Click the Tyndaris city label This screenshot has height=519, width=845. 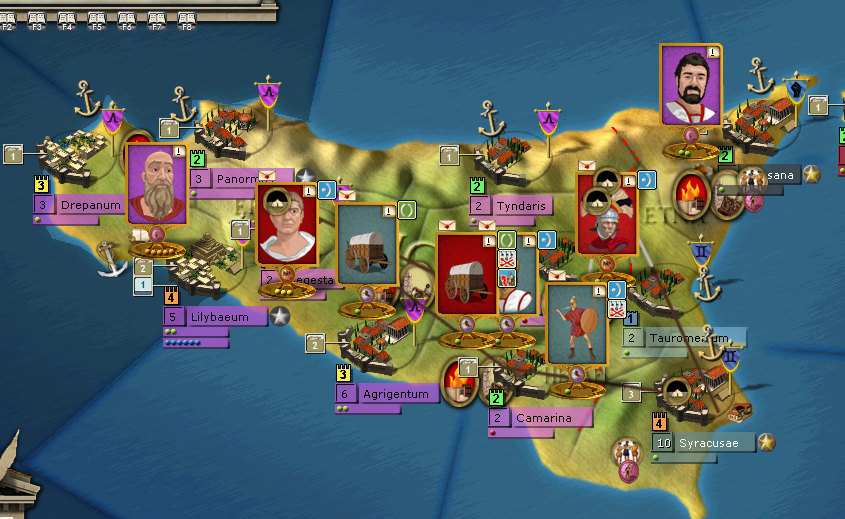(521, 206)
